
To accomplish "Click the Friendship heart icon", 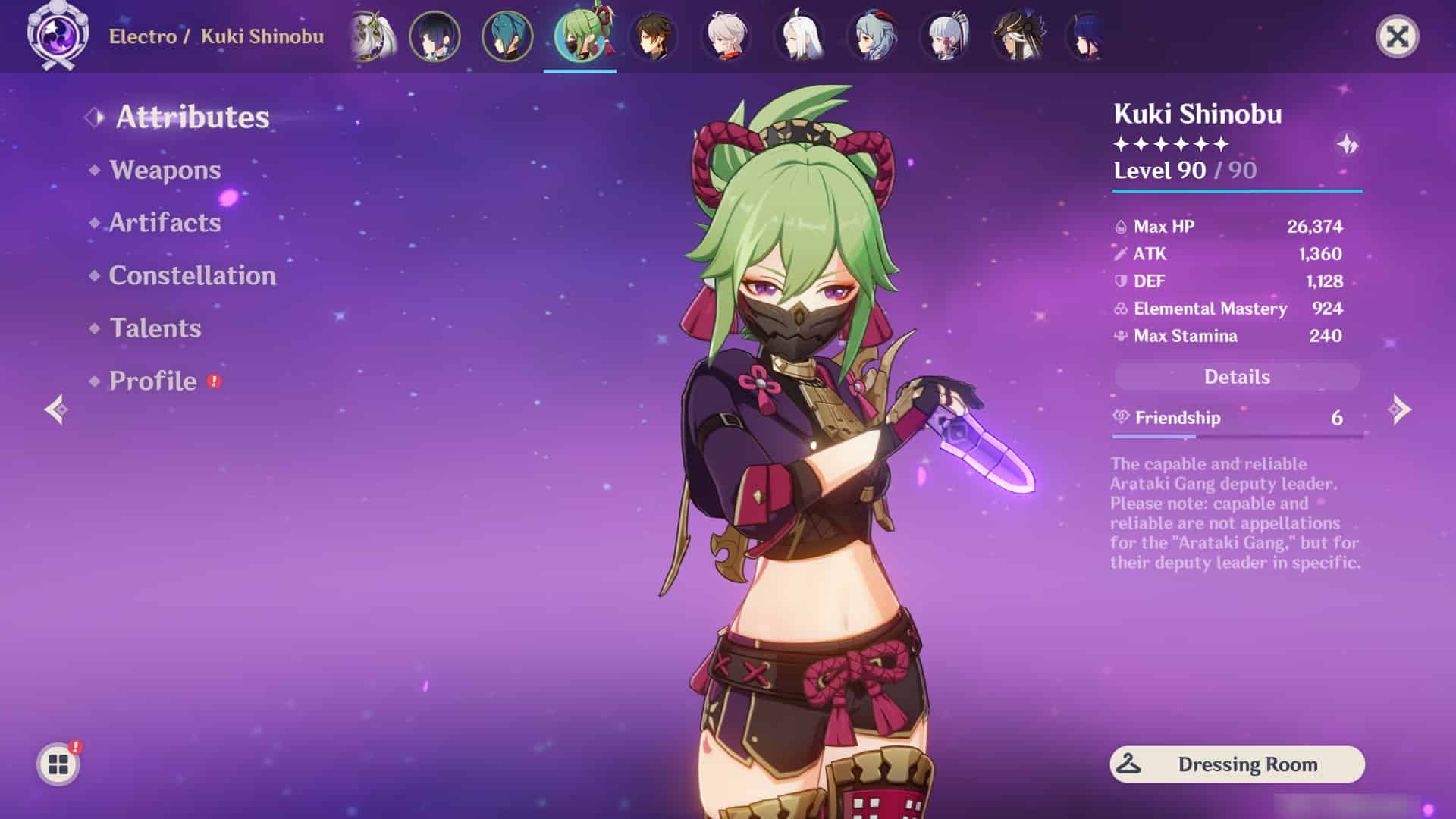I will pos(1120,418).
